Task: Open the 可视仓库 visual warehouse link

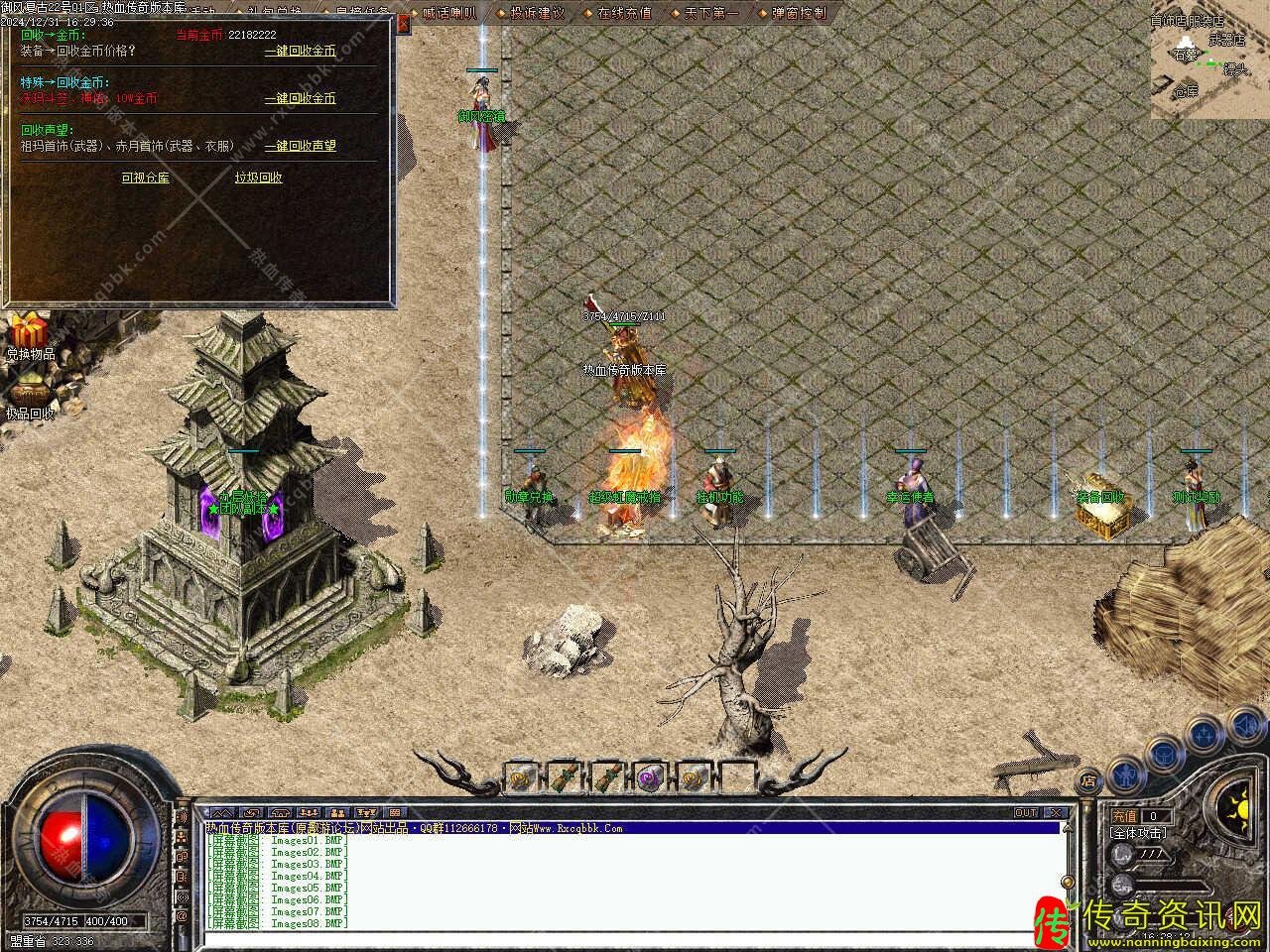Action: point(145,178)
